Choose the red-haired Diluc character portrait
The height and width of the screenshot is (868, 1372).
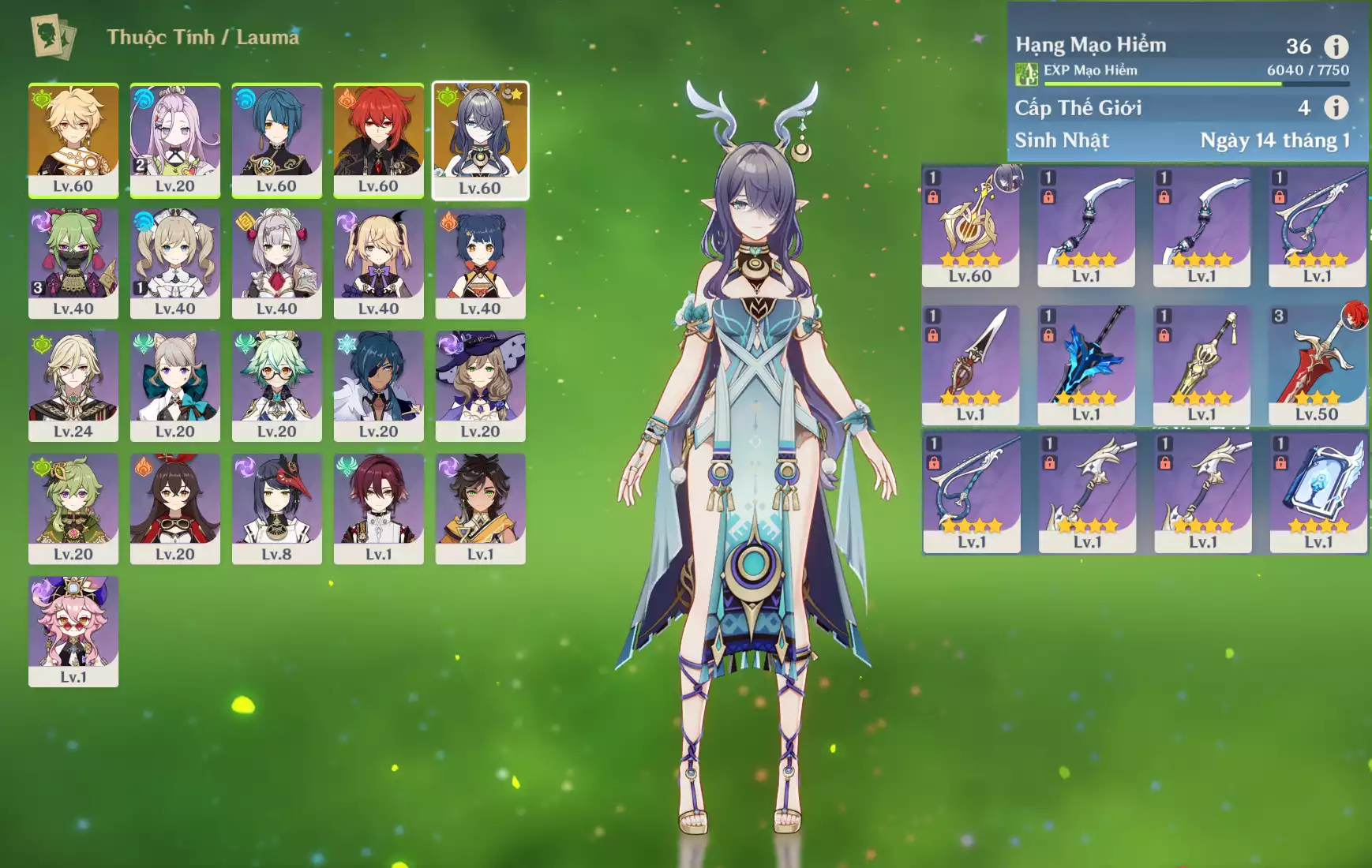[x=378, y=139]
